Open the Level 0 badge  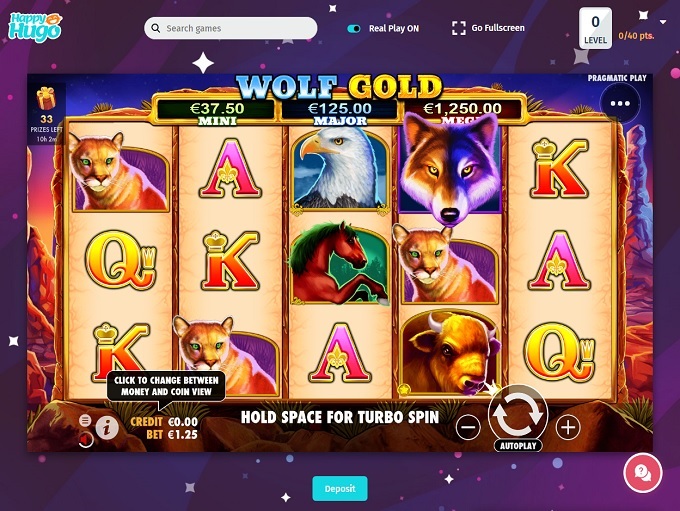[x=596, y=28]
